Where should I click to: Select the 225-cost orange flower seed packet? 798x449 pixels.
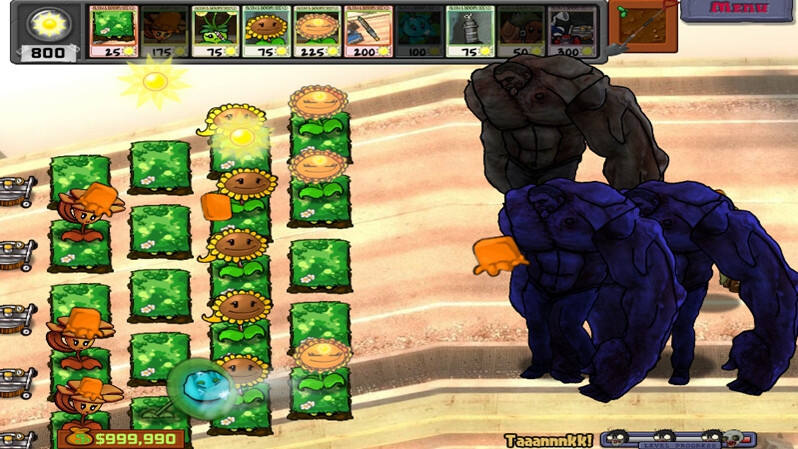[317, 31]
